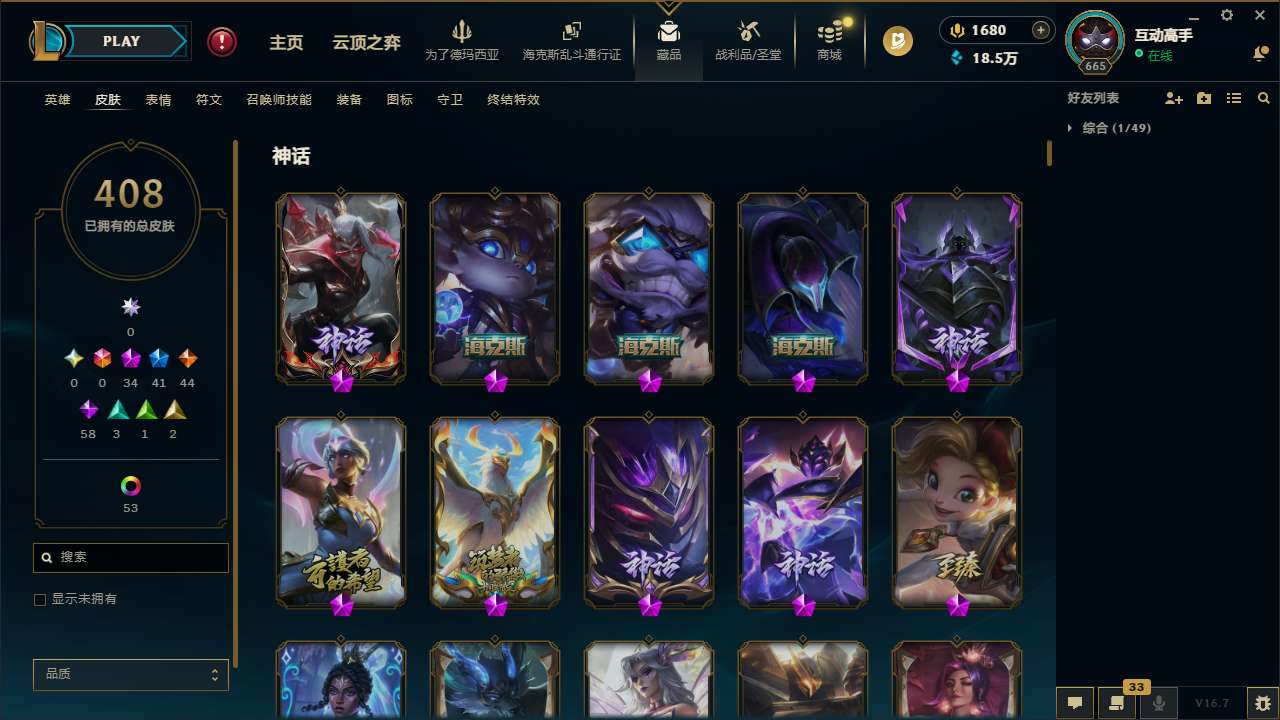Screen dimensions: 1280x720
Task: Click the add friend icon
Action: tap(1175, 98)
